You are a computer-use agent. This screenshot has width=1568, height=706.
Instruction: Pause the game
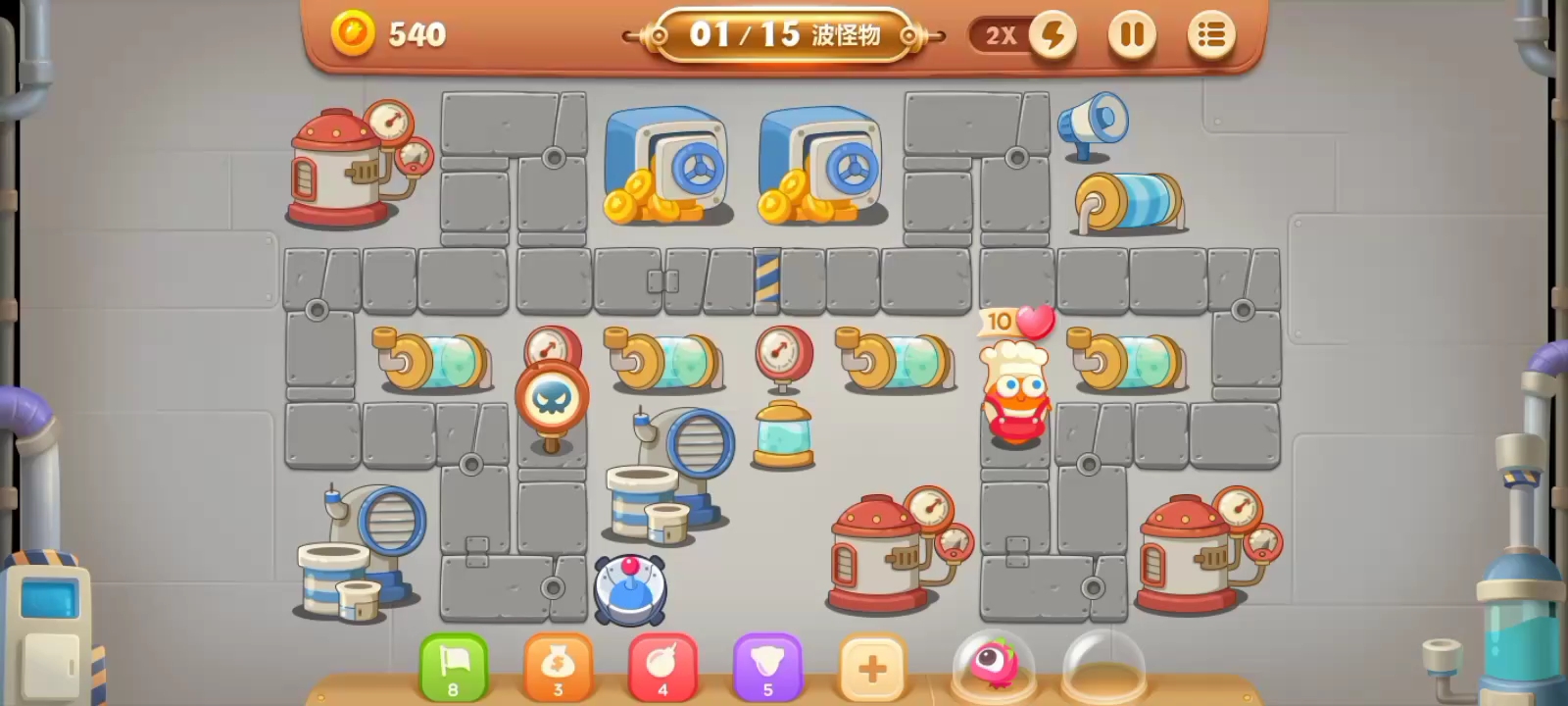coord(1132,33)
